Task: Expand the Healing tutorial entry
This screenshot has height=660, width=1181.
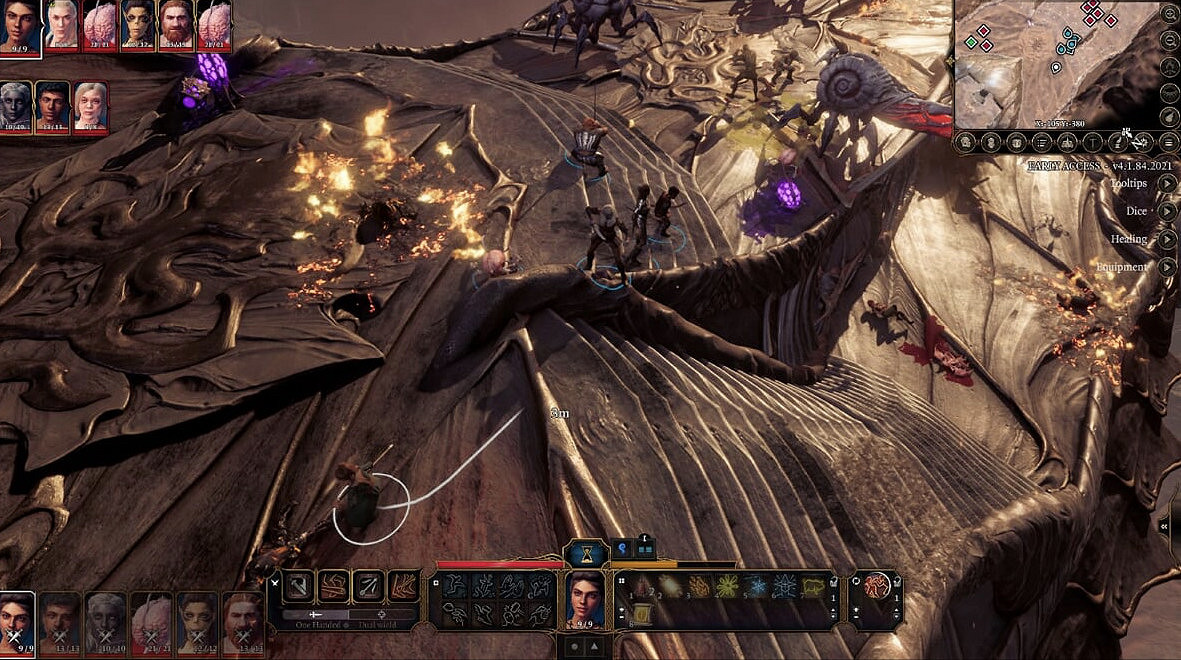Action: (1166, 239)
